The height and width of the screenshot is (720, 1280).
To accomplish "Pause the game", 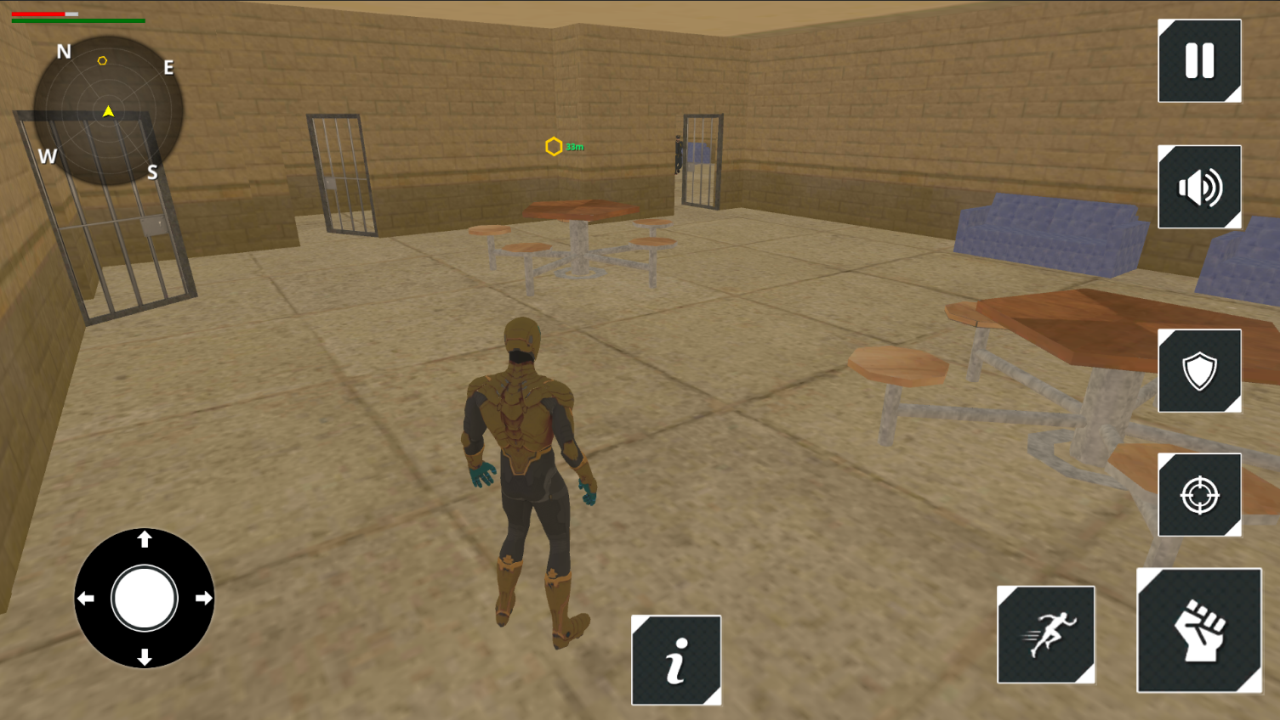I will click(1199, 61).
